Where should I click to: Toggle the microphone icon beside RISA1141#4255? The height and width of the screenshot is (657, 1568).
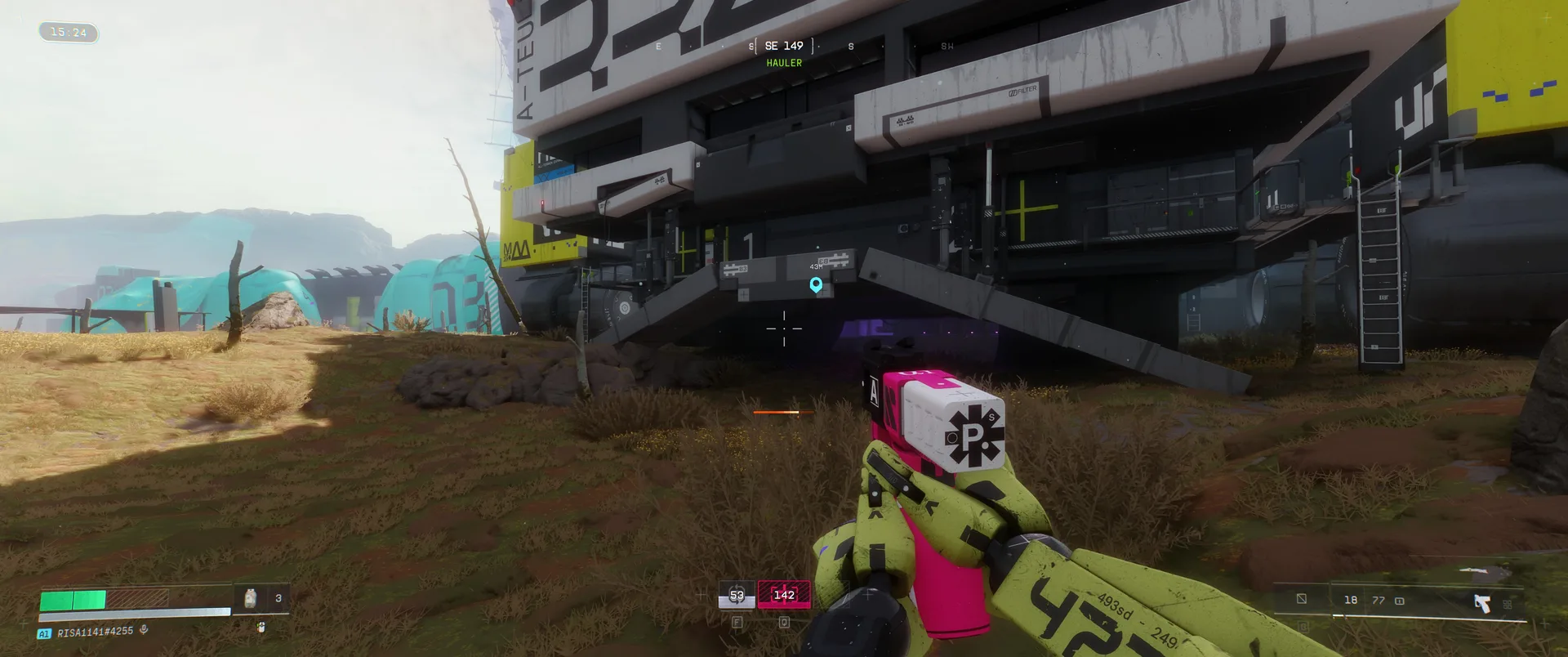point(144,630)
